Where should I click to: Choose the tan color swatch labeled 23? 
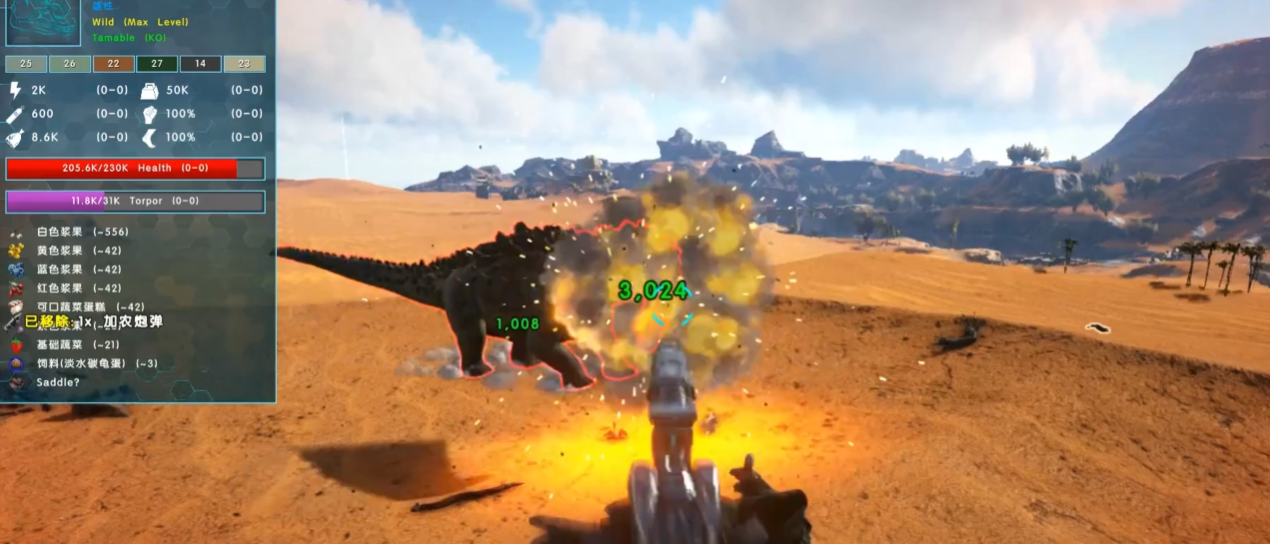point(244,64)
